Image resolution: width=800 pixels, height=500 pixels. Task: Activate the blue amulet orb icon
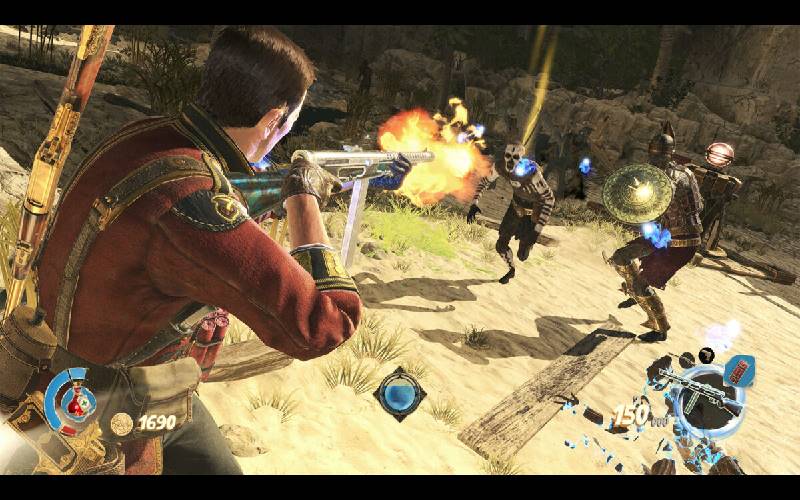[x=399, y=393]
